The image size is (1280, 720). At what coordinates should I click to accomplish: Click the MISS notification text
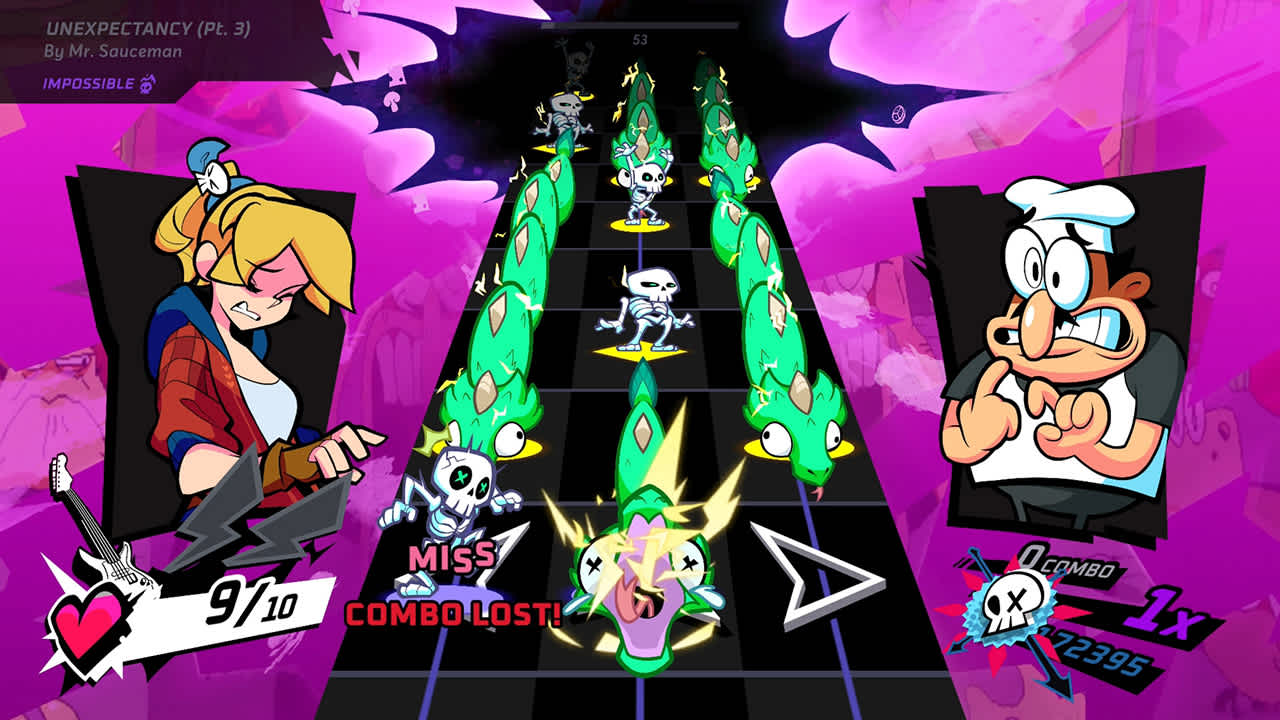click(452, 554)
